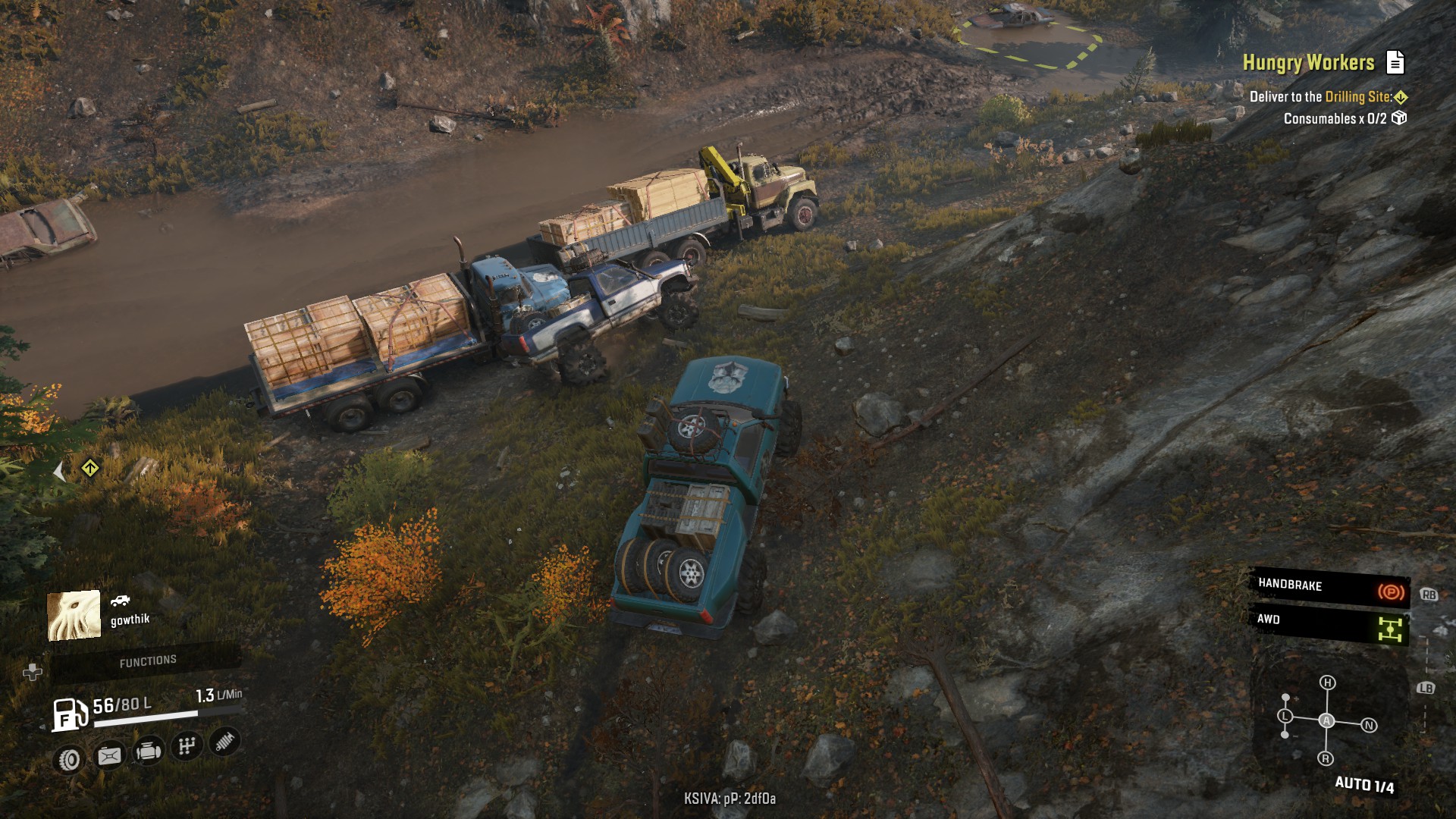The width and height of the screenshot is (1456, 819).
Task: Check the wheels damage icon
Action: [x=70, y=758]
